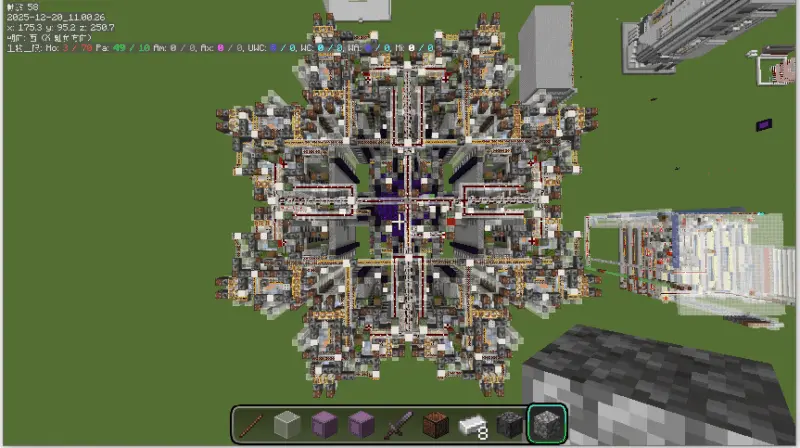800x448 pixels.
Task: Select the reddish-brown block slot
Action: pyautogui.click(x=435, y=425)
